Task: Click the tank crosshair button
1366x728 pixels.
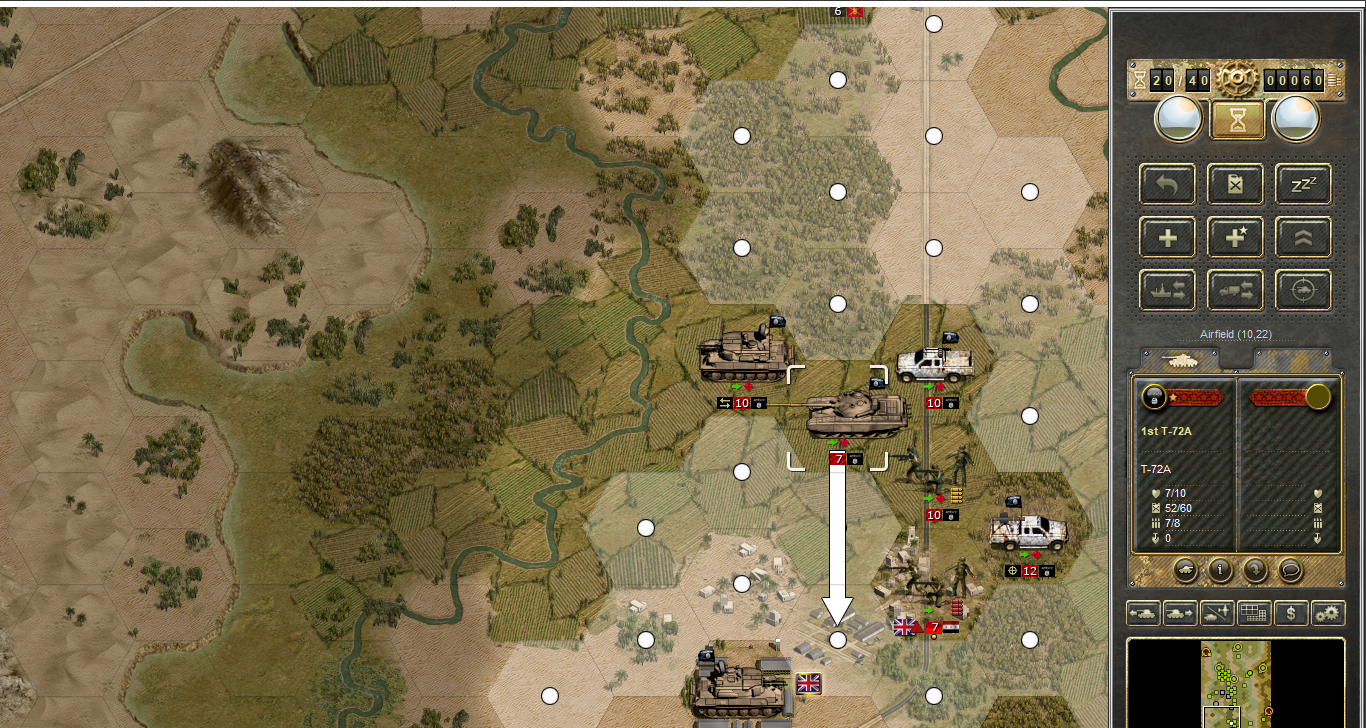Action: coord(1303,290)
